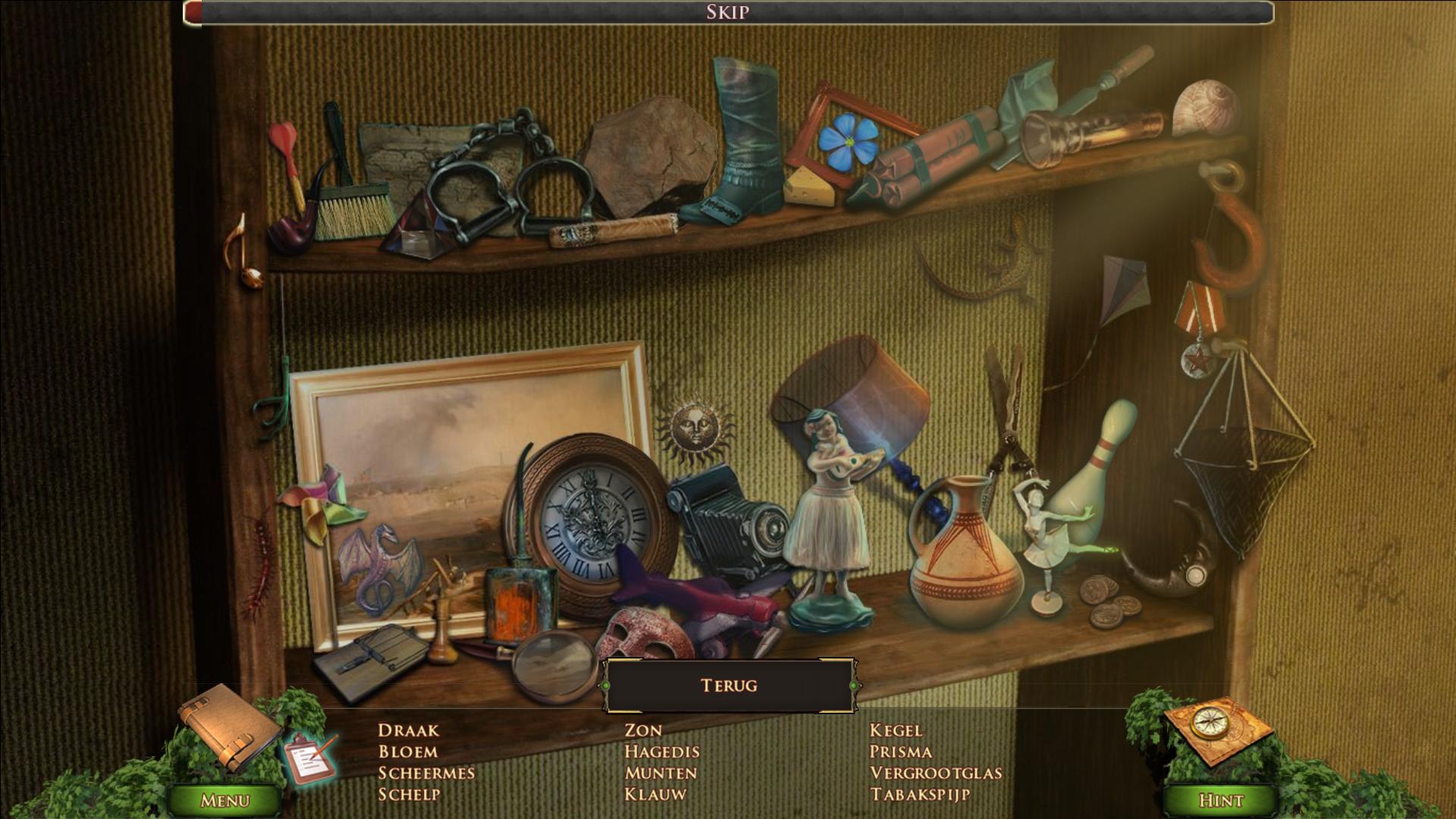Open the leather journal book
1456x819 pixels.
(227, 726)
